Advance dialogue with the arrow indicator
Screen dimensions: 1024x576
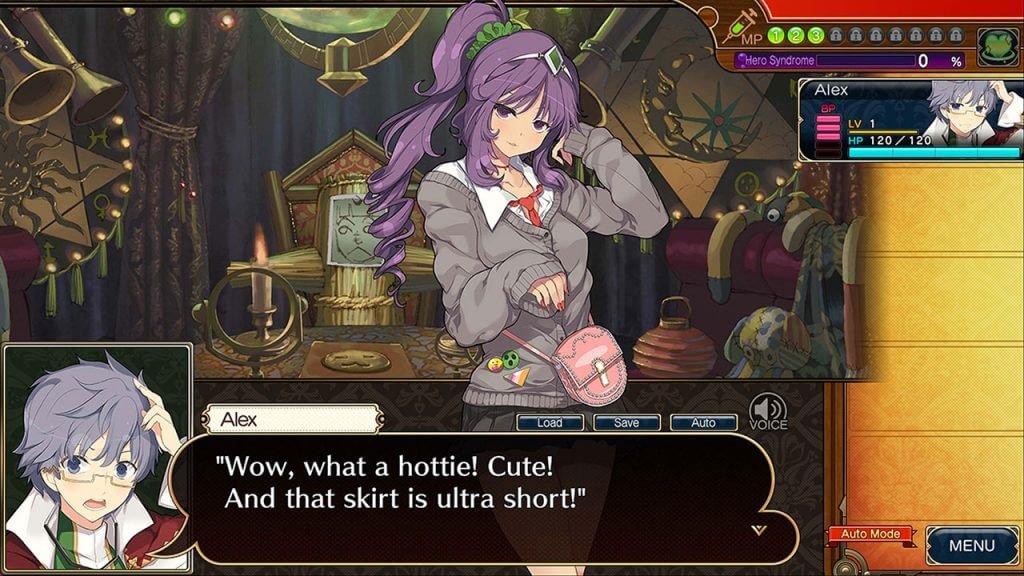759,529
